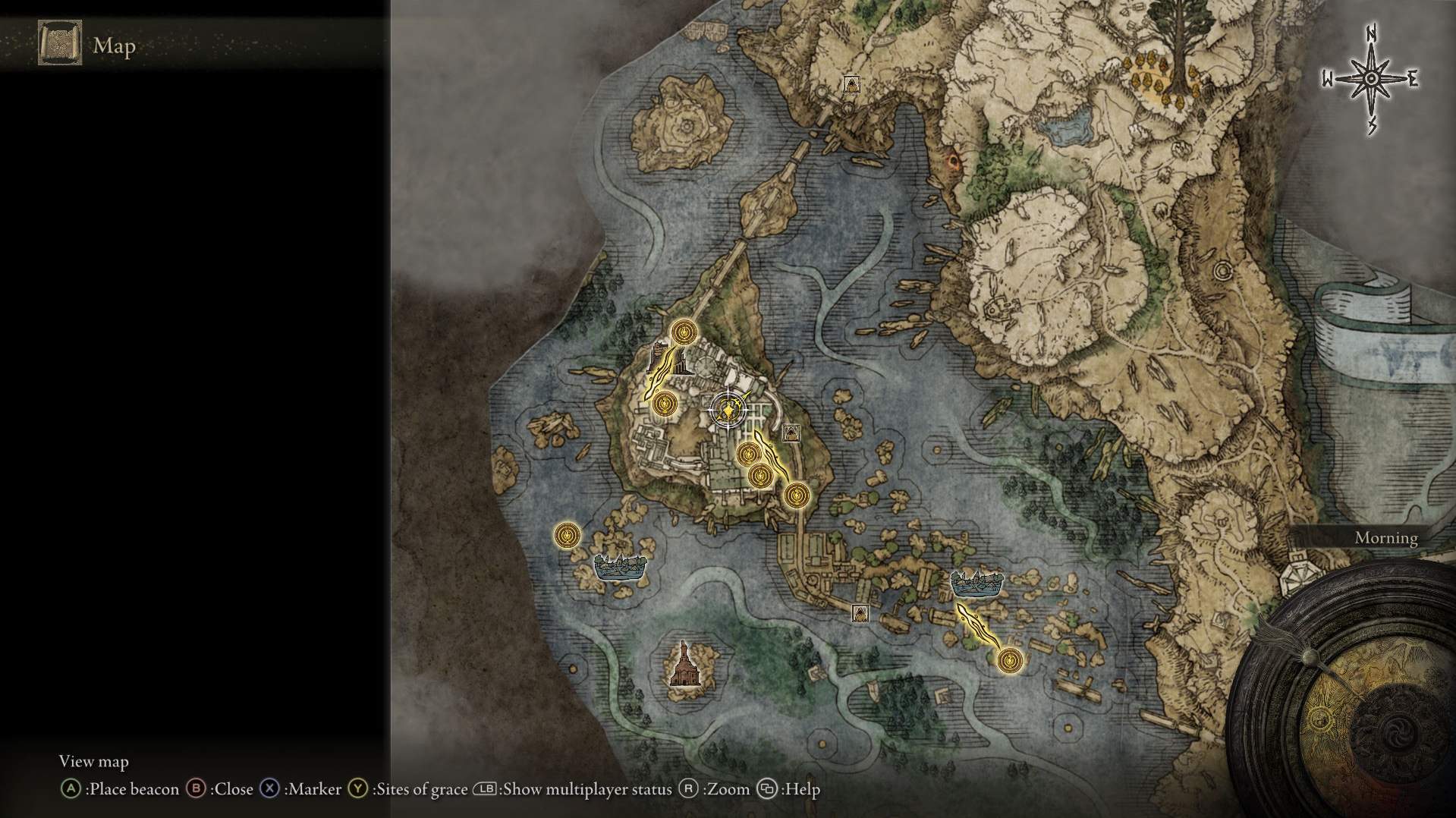Select the grace beside the academy's gate tower icon
1456x818 pixels.
[x=665, y=404]
